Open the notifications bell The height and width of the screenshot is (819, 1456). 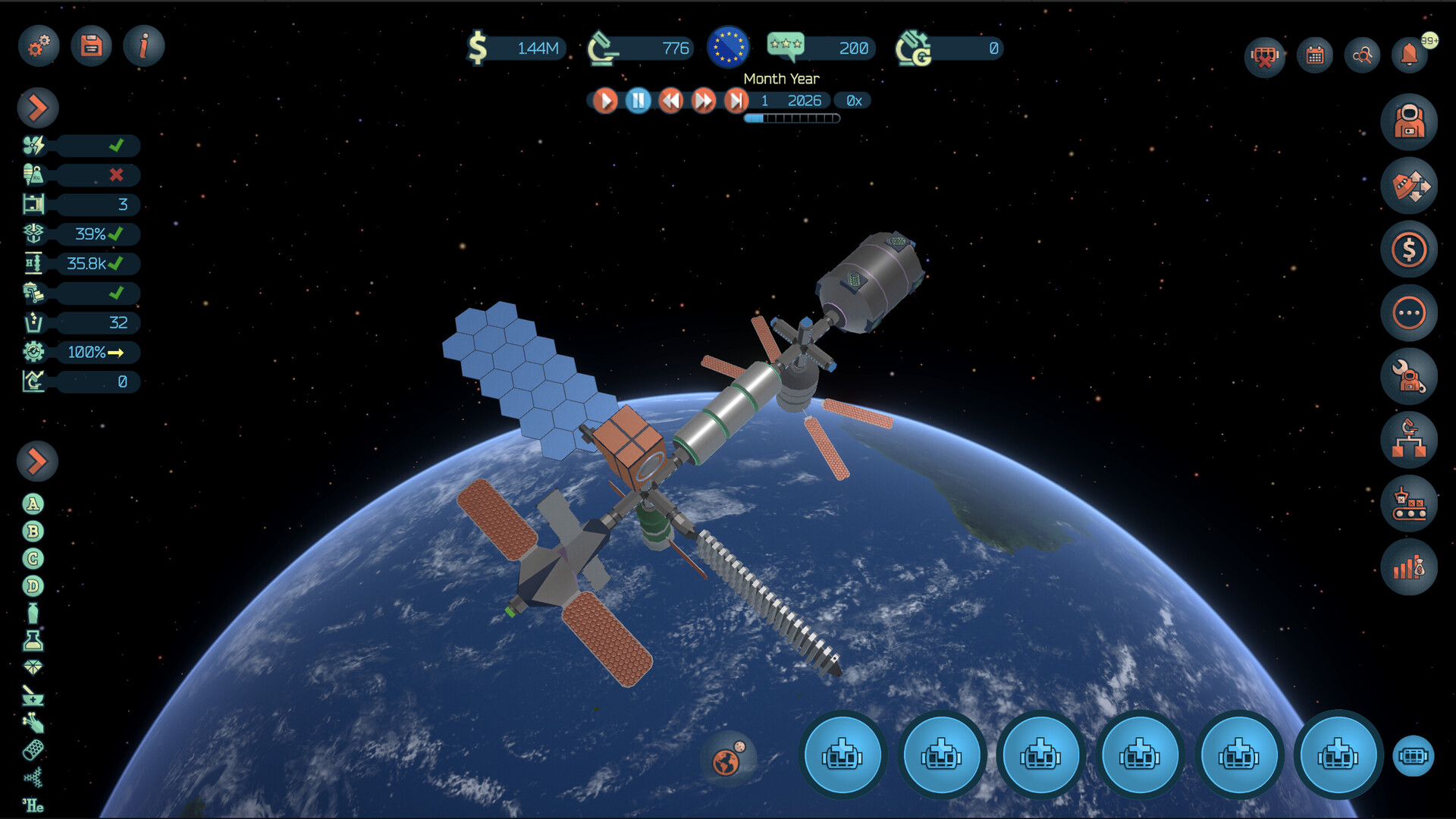[x=1410, y=55]
